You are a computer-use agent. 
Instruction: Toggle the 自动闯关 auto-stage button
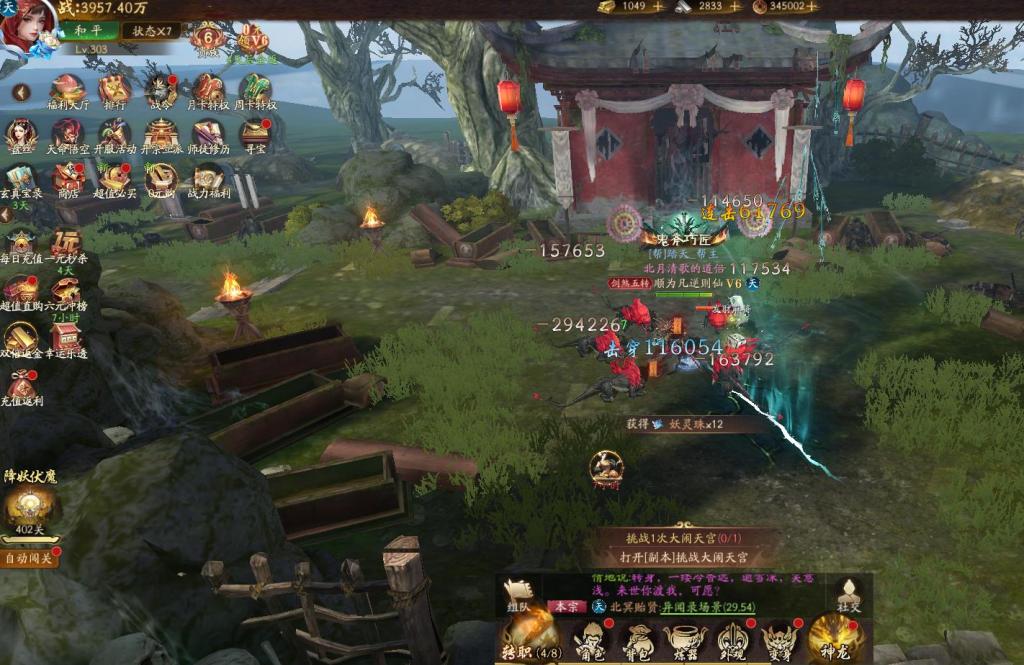pos(29,558)
